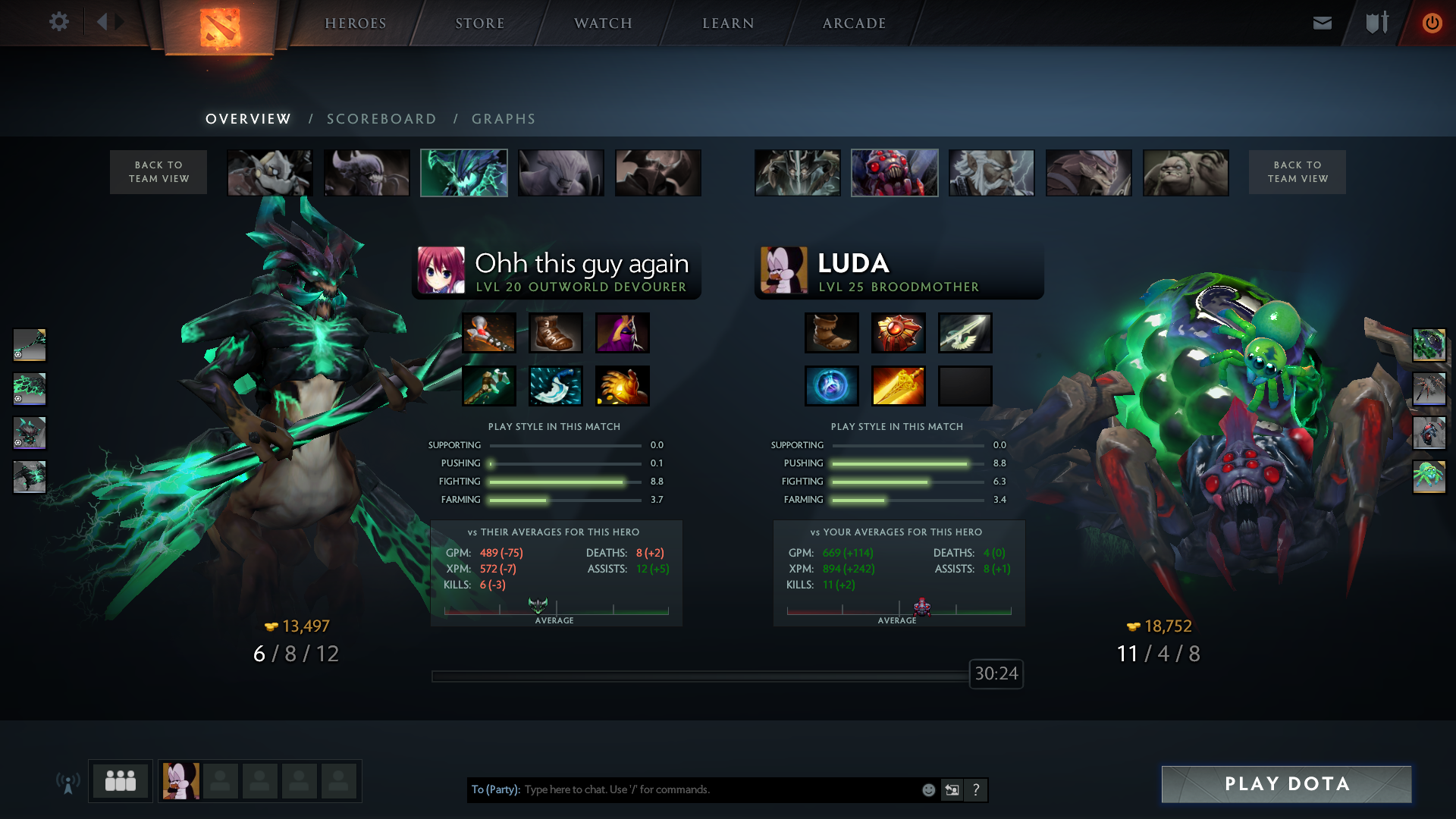Open the mail envelope inbox
1456x819 pixels.
1323,23
